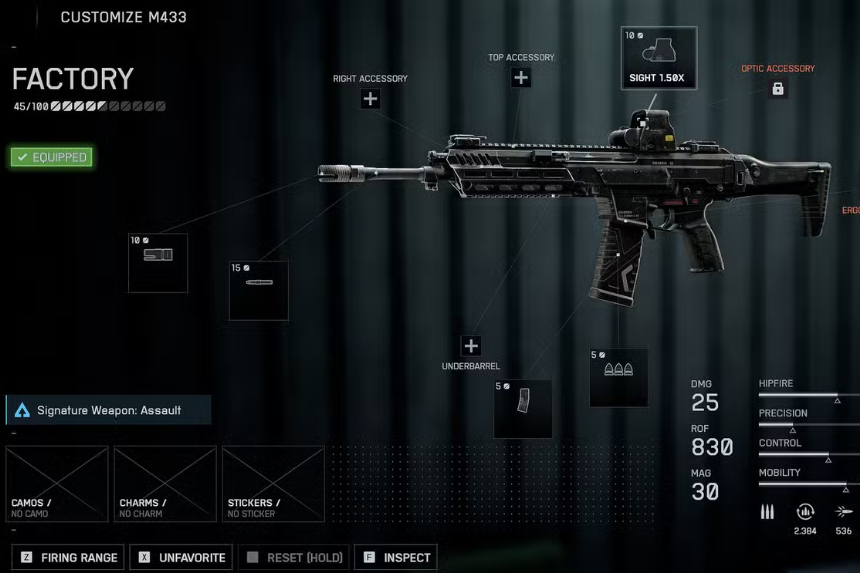
Task: Select the muzzle attachment slot
Action: [x=158, y=263]
